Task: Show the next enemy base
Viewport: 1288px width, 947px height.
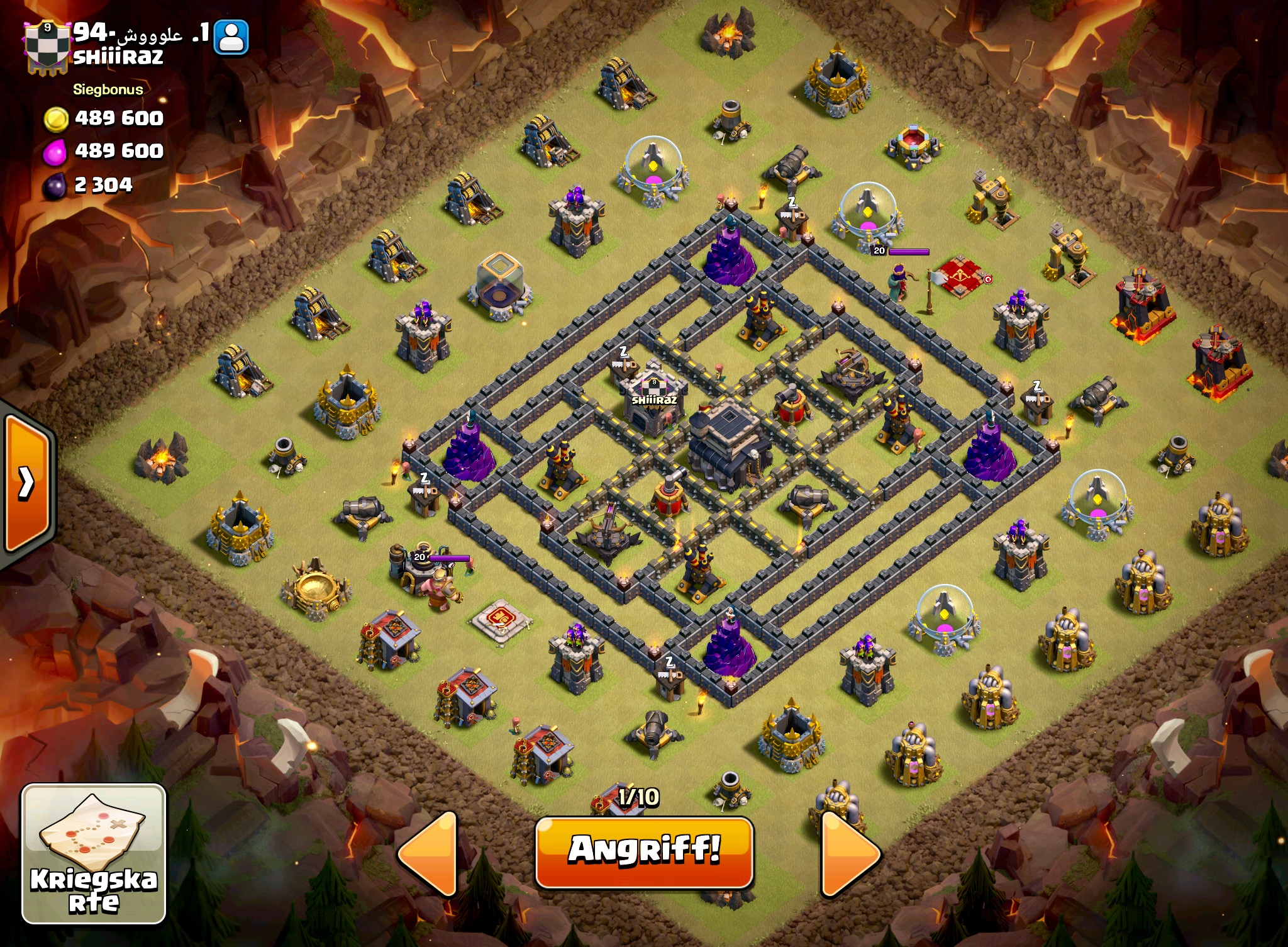Action: pyautogui.click(x=850, y=853)
